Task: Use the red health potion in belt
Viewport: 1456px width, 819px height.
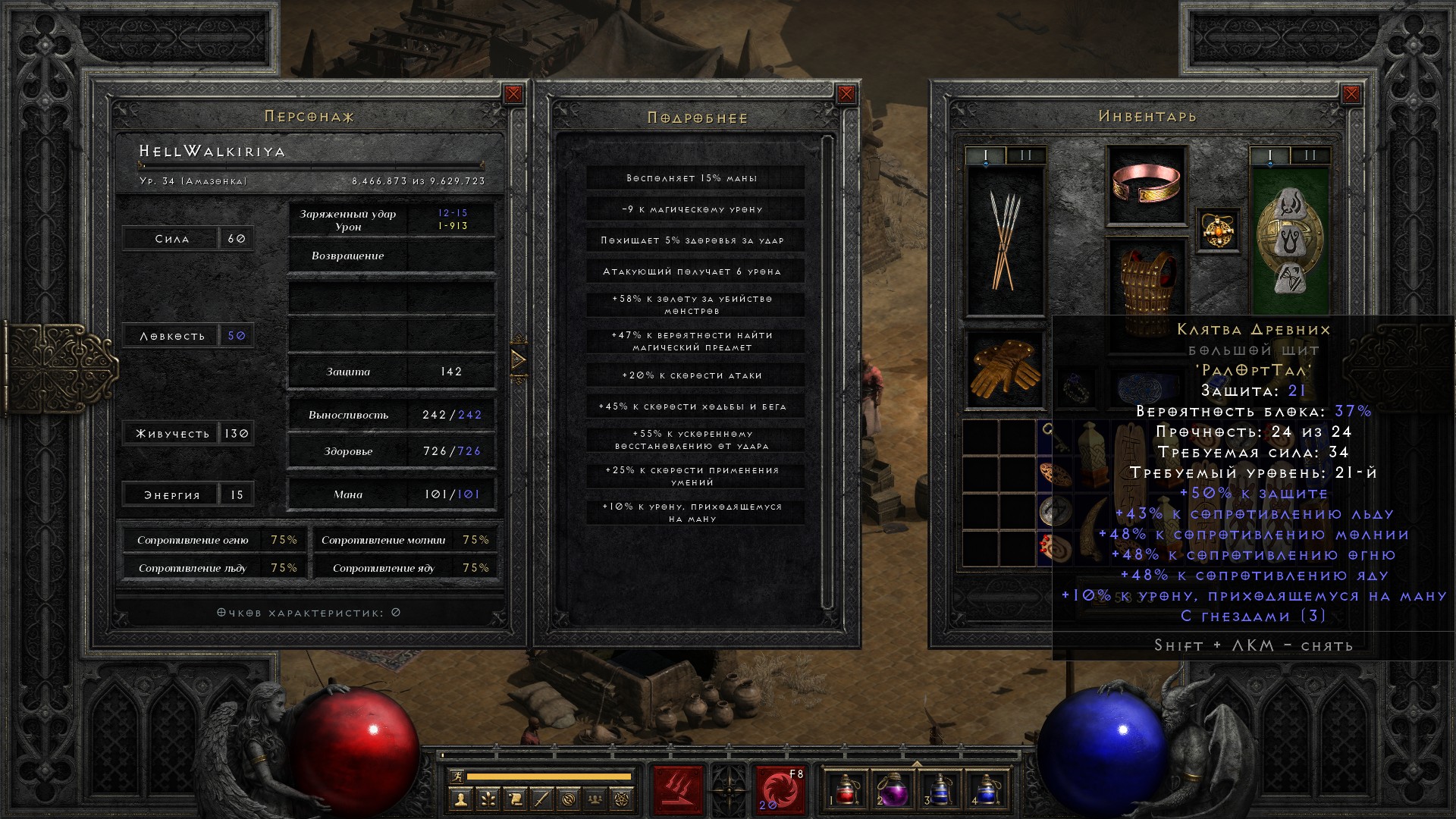Action: [x=846, y=789]
